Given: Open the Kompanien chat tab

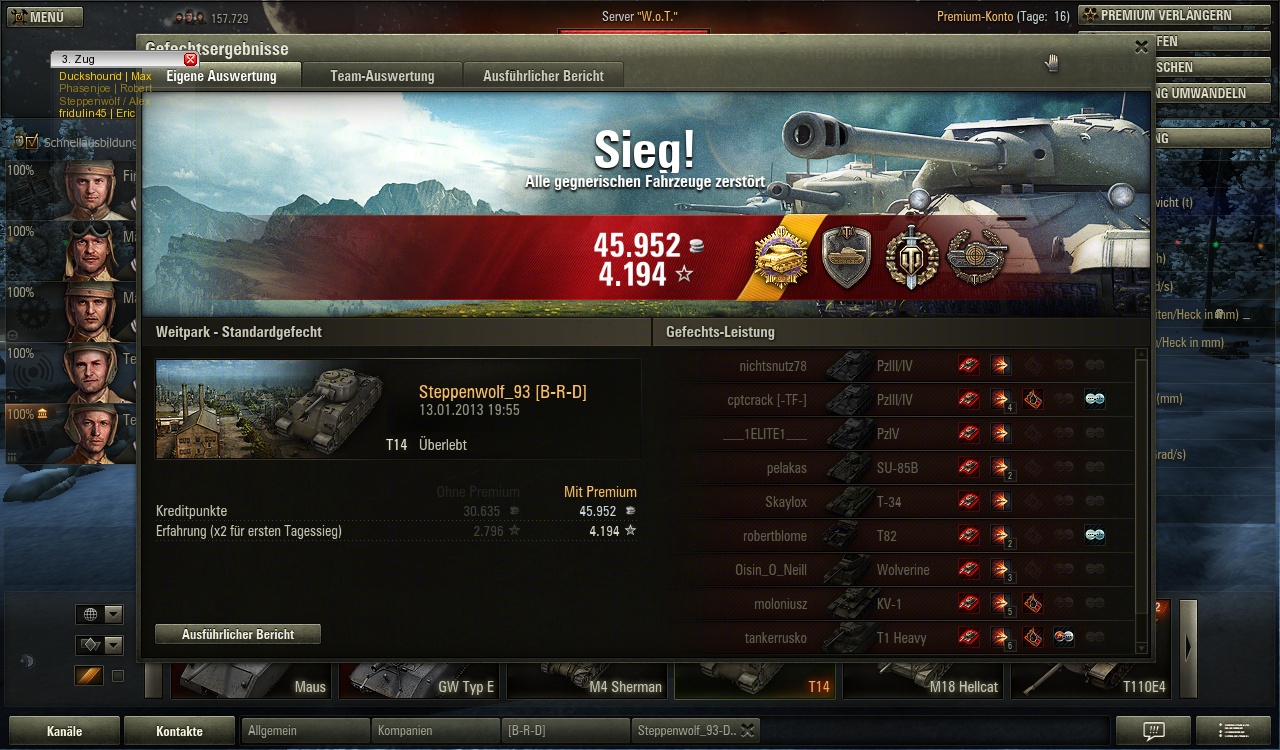Looking at the screenshot, I should pos(435,731).
